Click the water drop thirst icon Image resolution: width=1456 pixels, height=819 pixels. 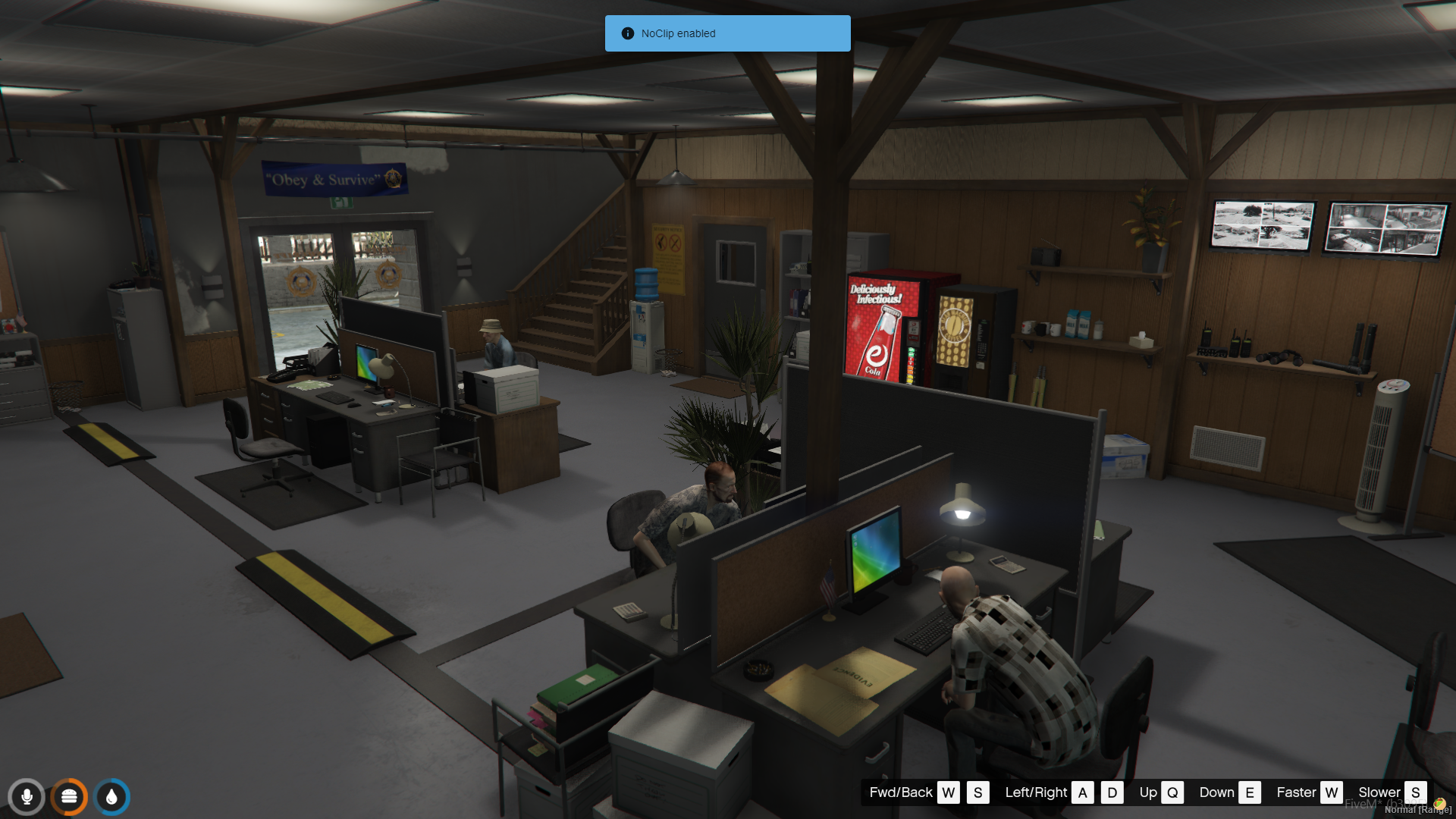112,797
